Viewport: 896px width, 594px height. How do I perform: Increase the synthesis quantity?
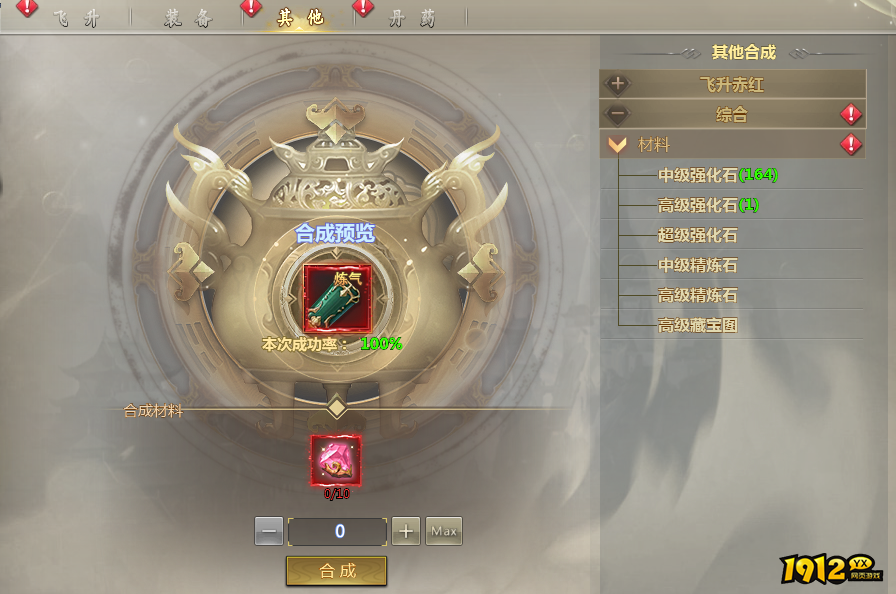(x=405, y=531)
